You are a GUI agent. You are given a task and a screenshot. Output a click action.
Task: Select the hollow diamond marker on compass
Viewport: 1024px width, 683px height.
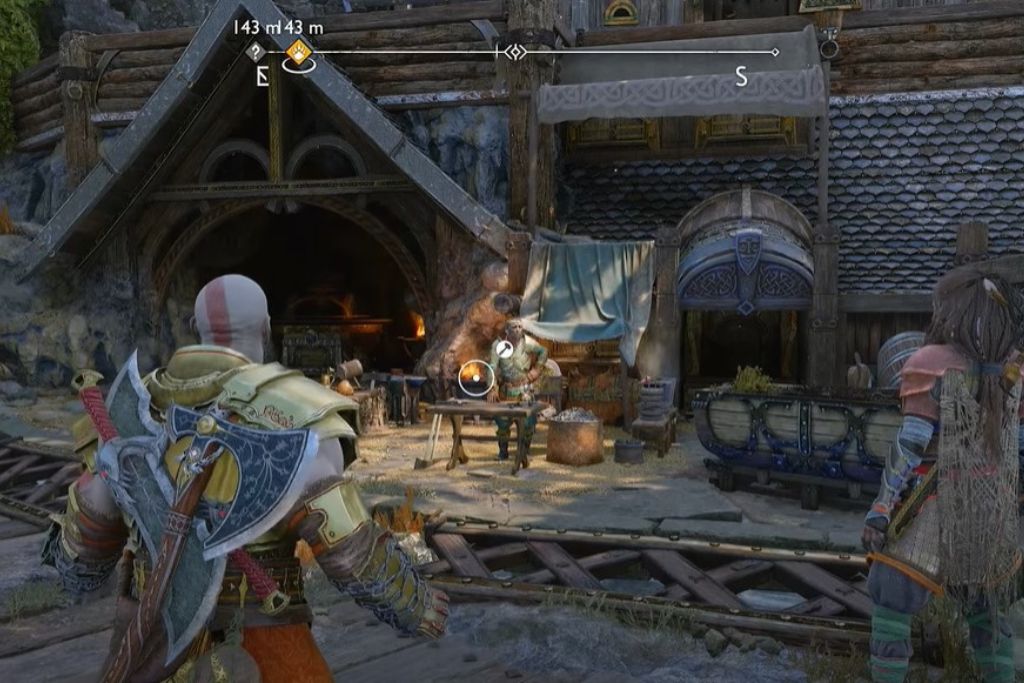click(x=514, y=52)
